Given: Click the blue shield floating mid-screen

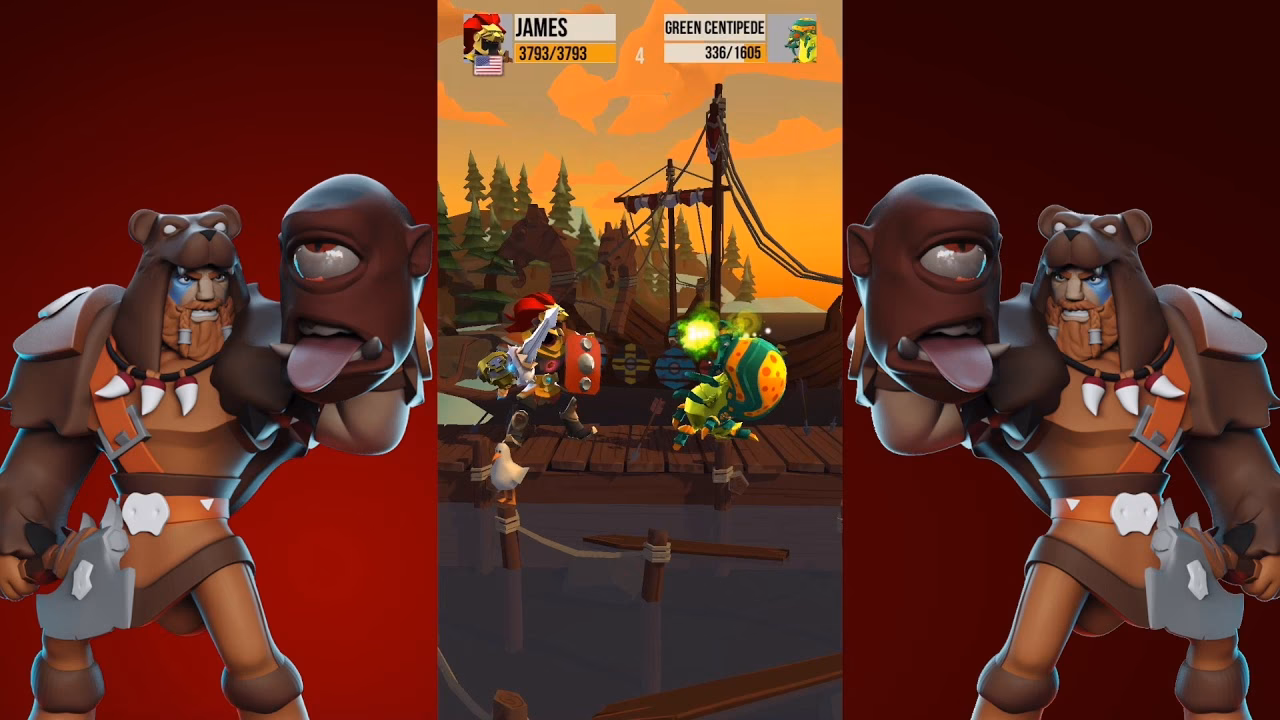Looking at the screenshot, I should (x=676, y=367).
